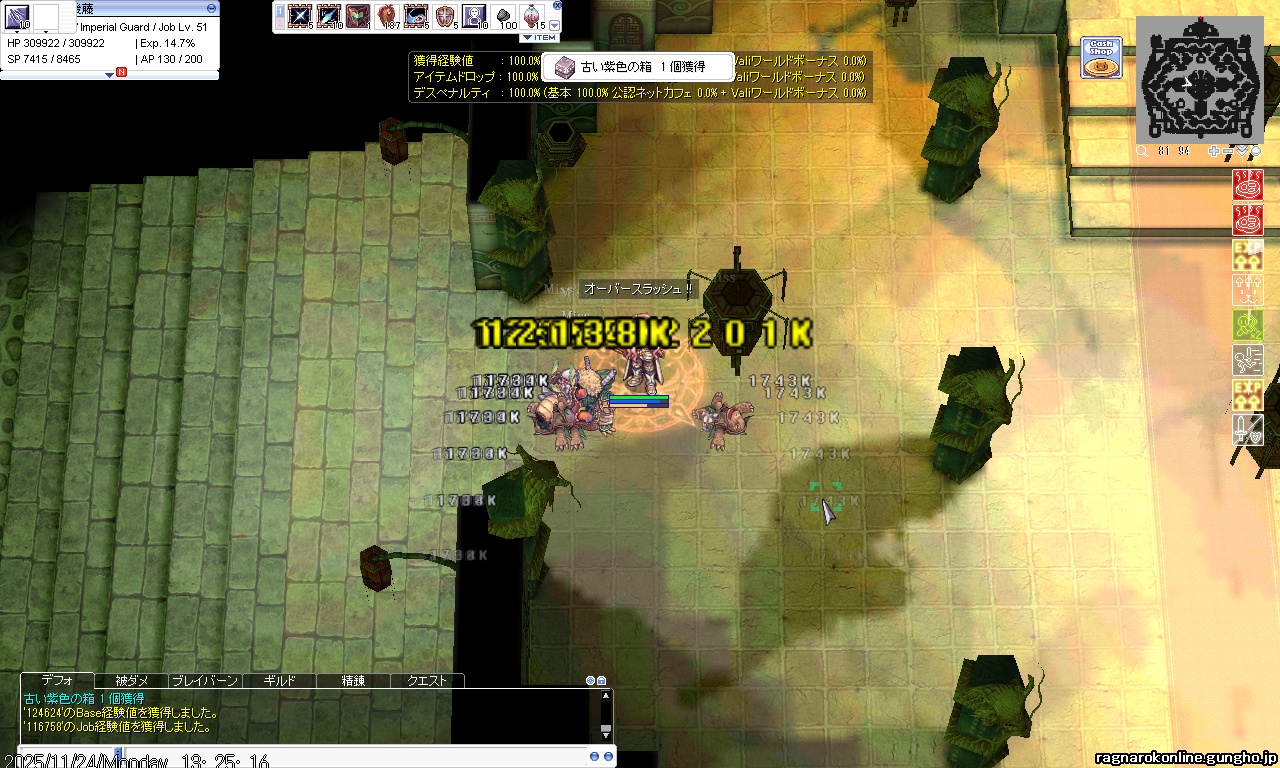Viewport: 1280px width, 768px height.
Task: Zoom in the minimap with plus button
Action: (x=1214, y=151)
